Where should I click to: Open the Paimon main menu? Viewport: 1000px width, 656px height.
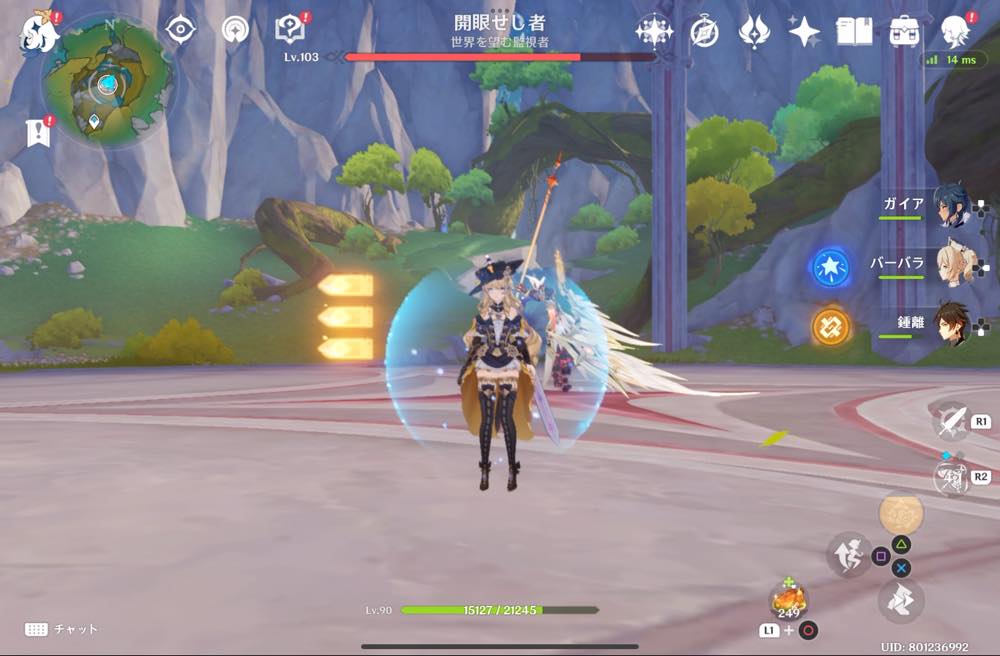tap(39, 32)
